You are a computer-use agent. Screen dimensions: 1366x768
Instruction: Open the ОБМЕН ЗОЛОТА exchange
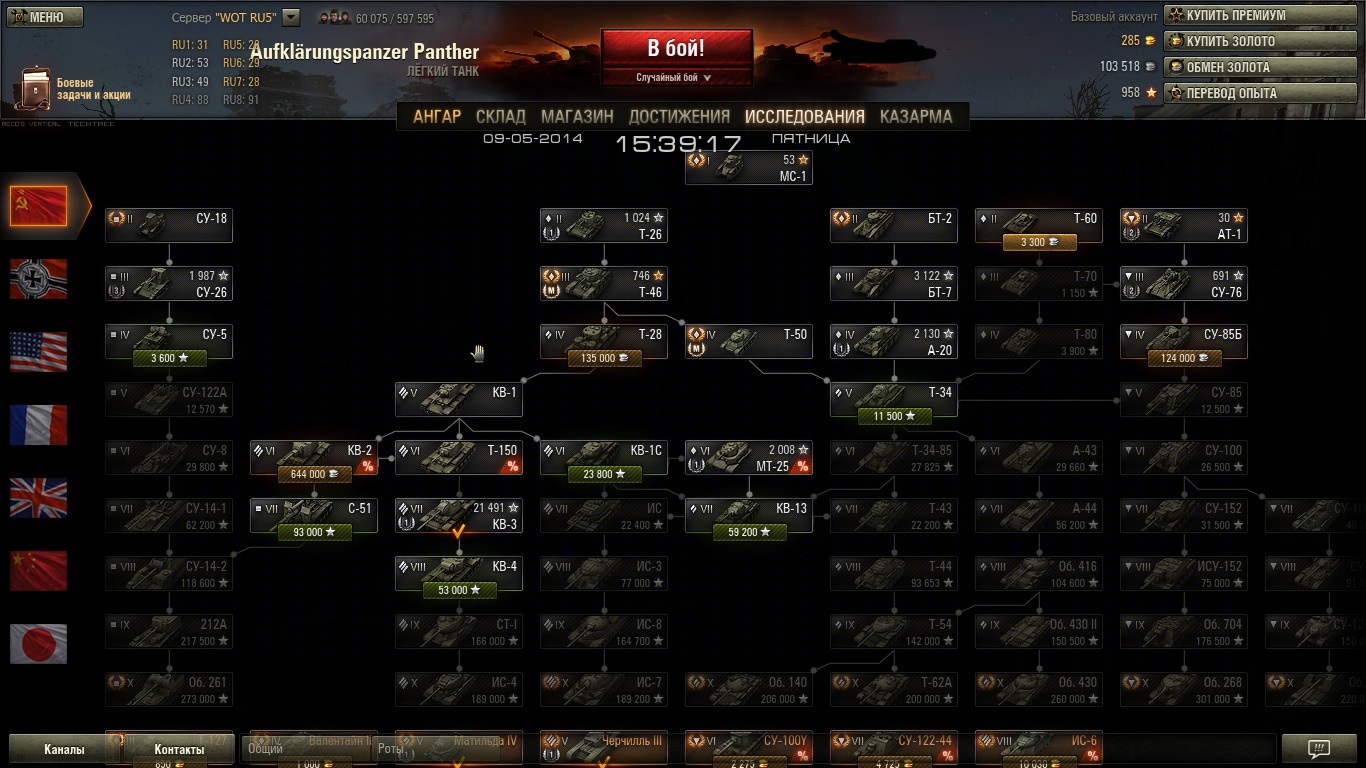(x=1260, y=67)
